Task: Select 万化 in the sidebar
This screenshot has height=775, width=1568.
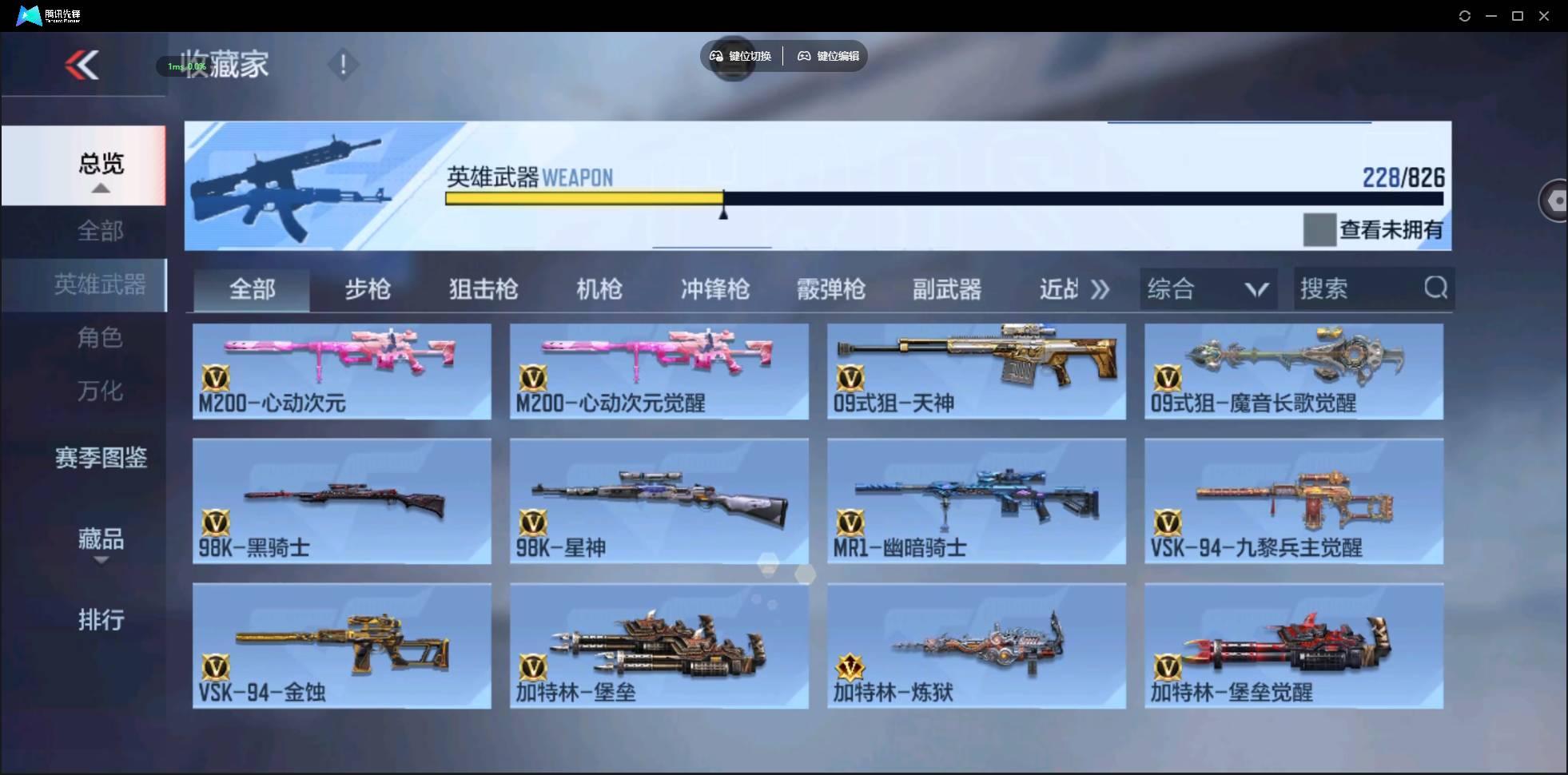Action: click(100, 391)
